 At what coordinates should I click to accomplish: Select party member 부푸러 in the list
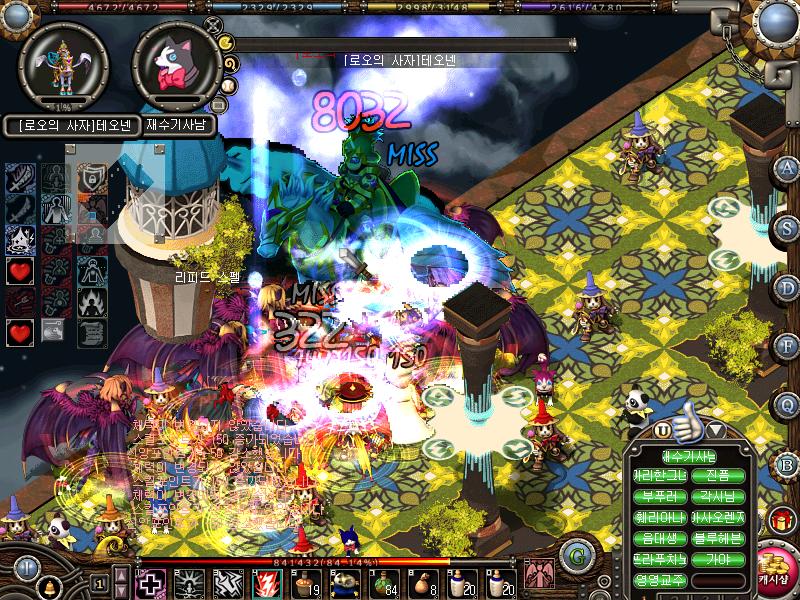pos(659,497)
